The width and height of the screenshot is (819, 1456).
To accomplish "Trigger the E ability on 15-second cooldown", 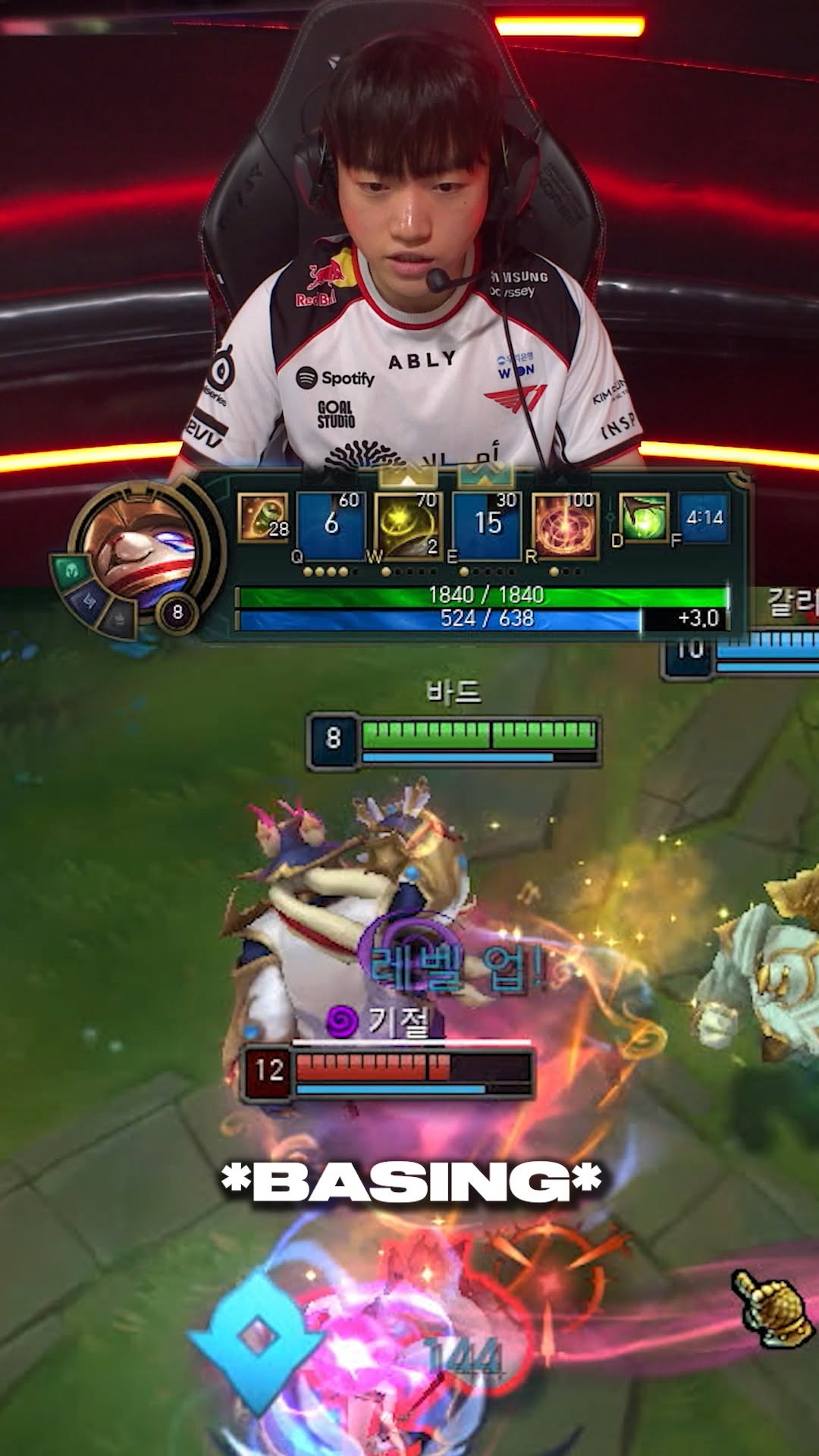I will [488, 525].
